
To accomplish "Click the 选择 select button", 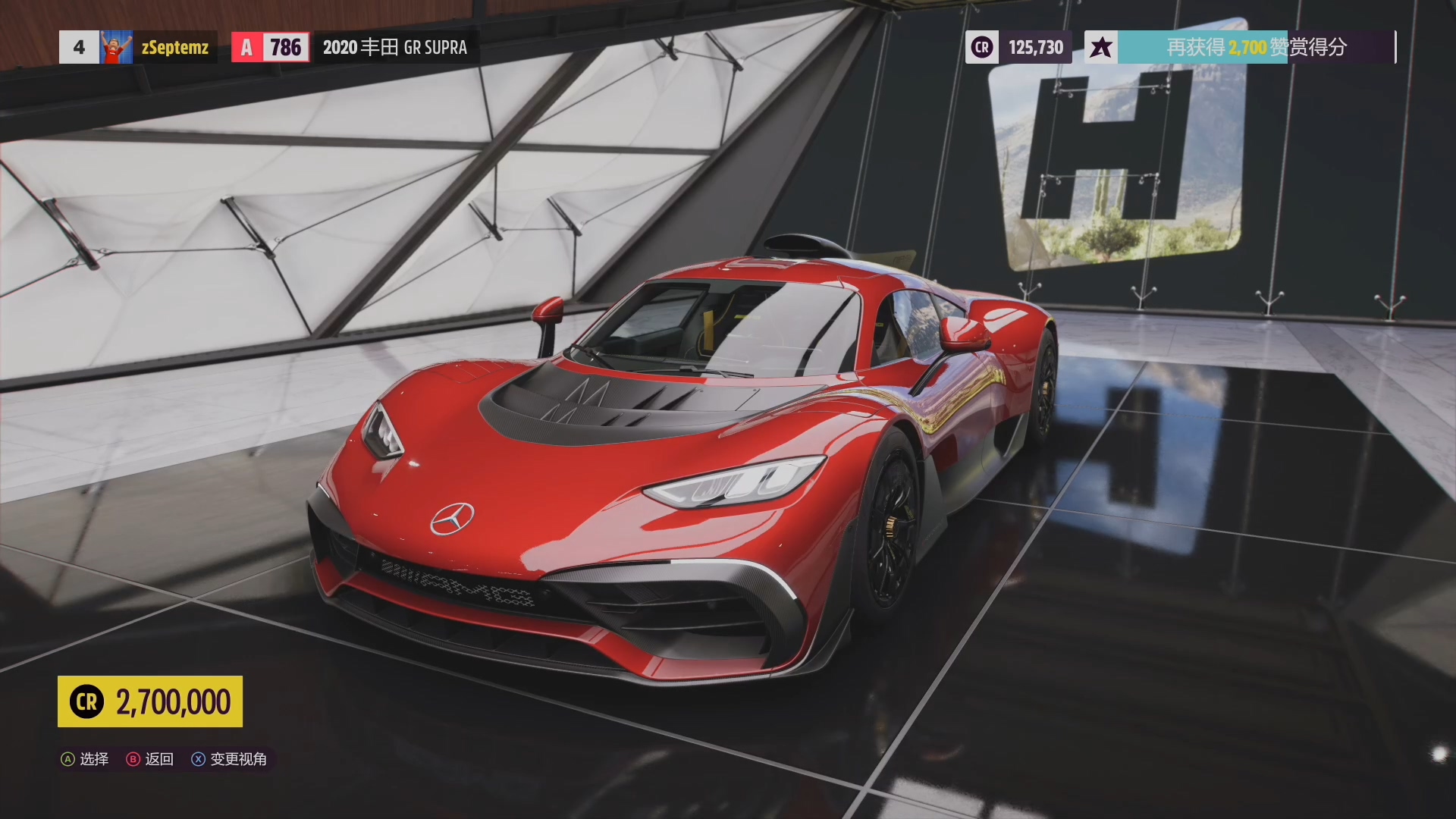I will pos(85,759).
